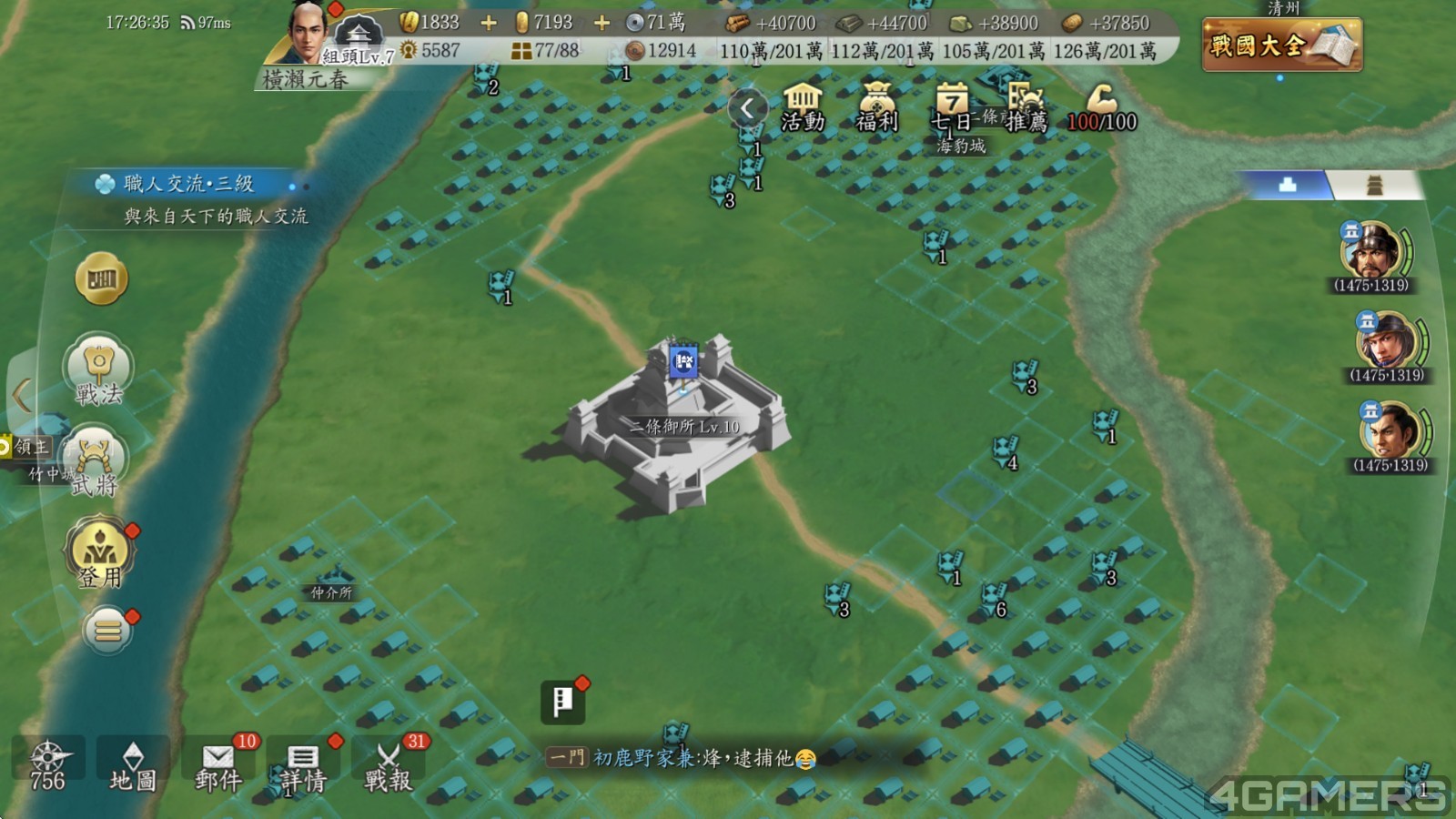Open the 武將 generals menu
The height and width of the screenshot is (819, 1456).
[x=96, y=461]
